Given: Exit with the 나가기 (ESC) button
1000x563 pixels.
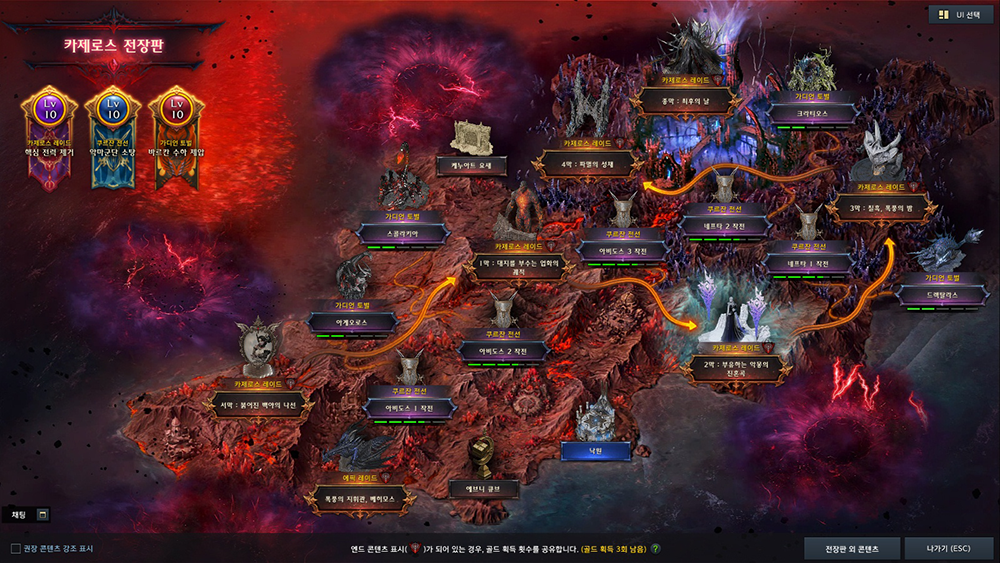Looking at the screenshot, I should (947, 549).
